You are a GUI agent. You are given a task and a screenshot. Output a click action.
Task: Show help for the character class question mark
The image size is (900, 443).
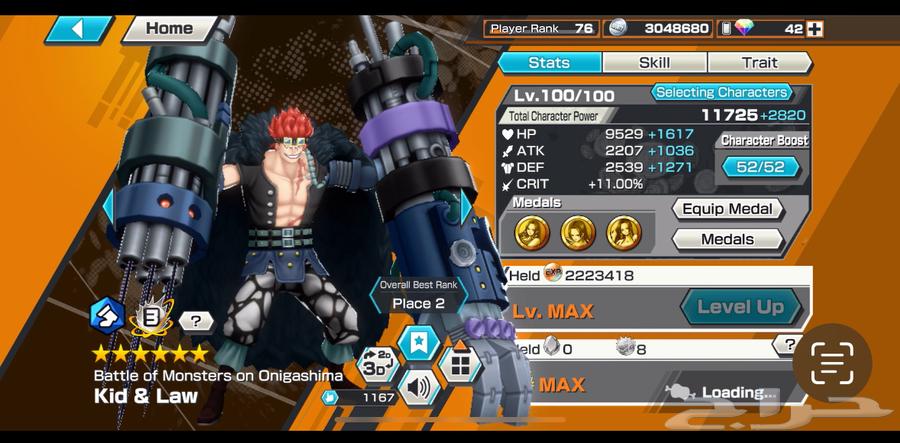pos(196,321)
